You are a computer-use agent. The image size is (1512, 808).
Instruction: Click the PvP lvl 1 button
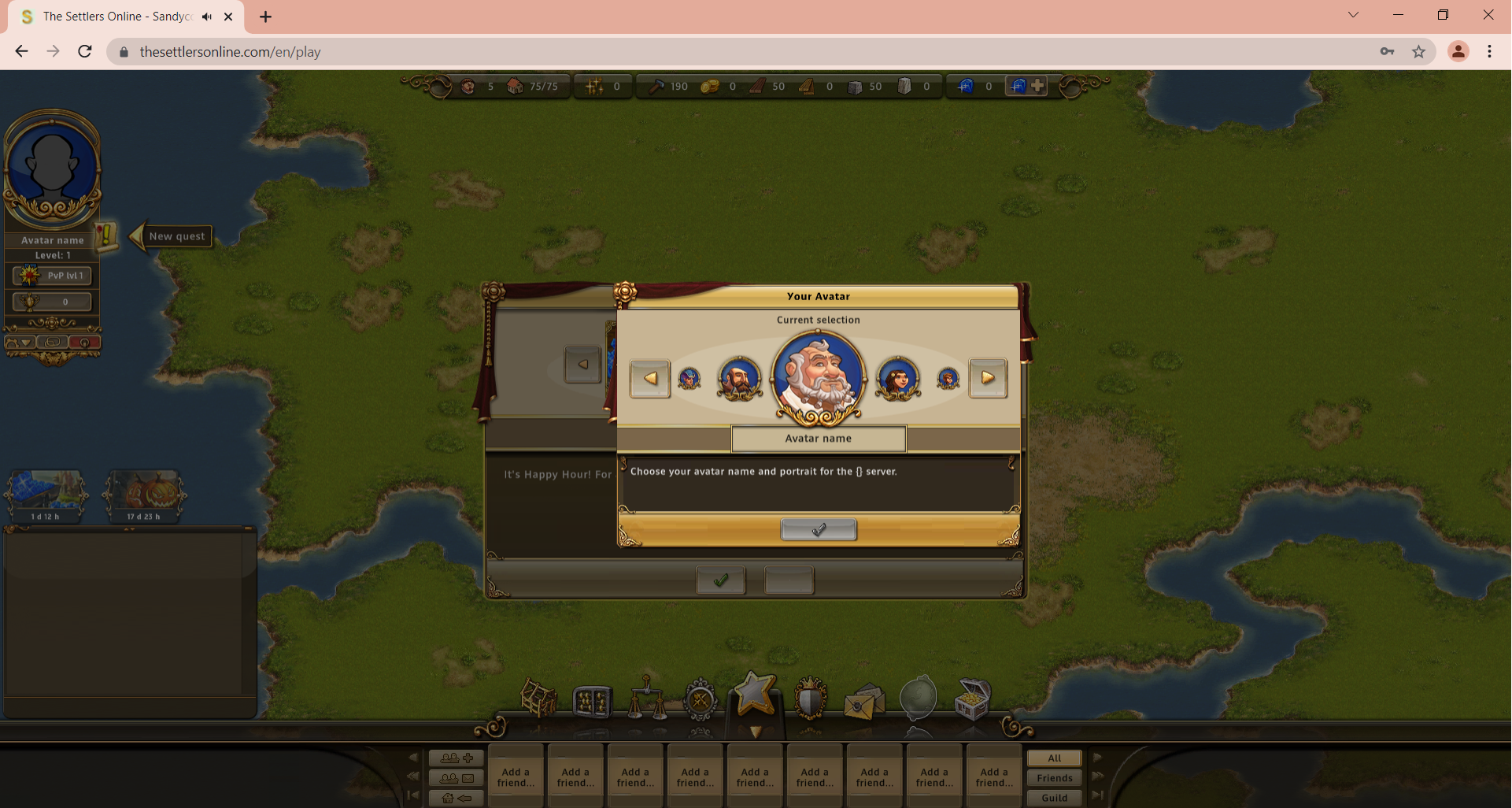point(51,276)
